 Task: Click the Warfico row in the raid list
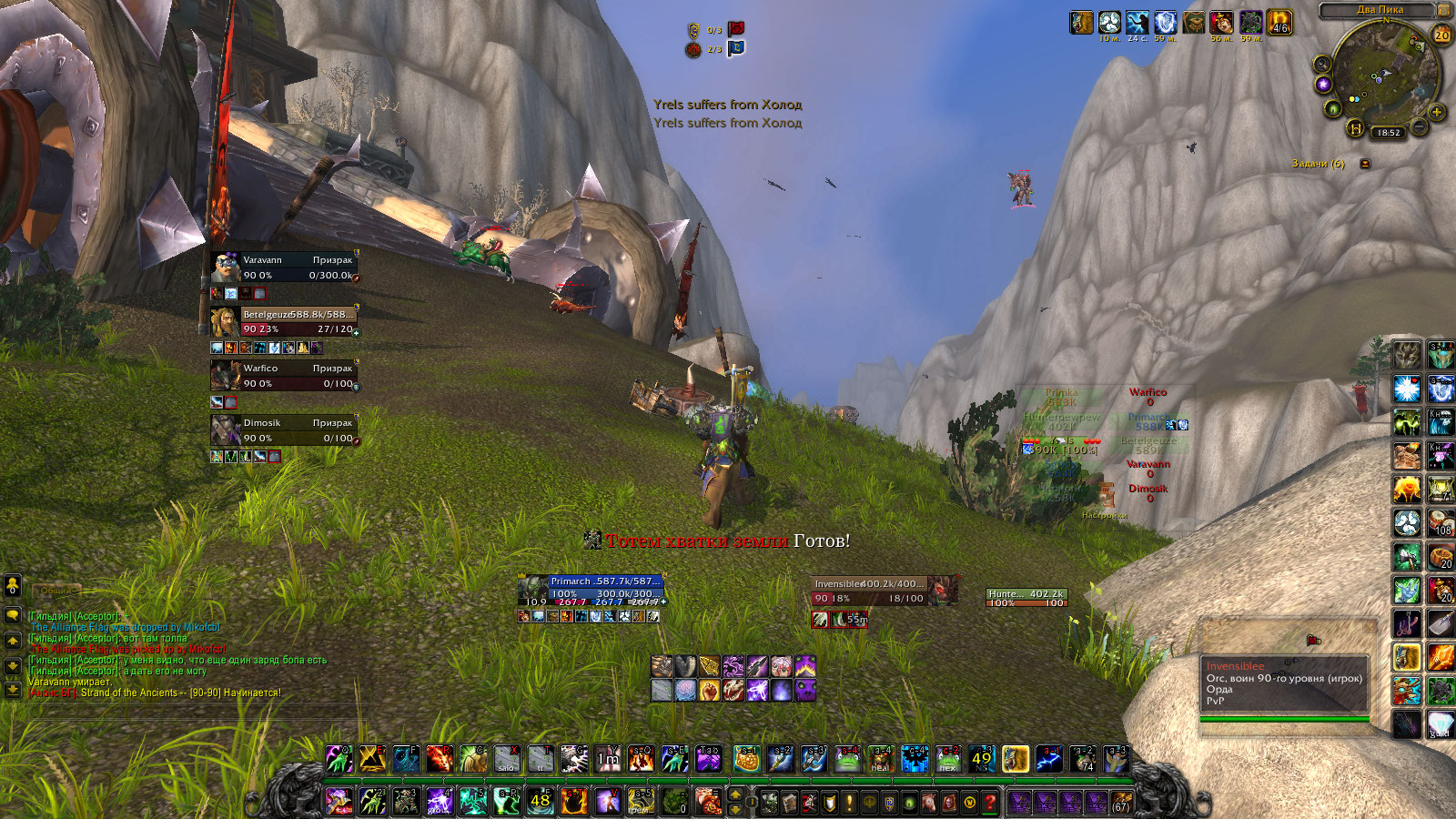click(x=1148, y=396)
